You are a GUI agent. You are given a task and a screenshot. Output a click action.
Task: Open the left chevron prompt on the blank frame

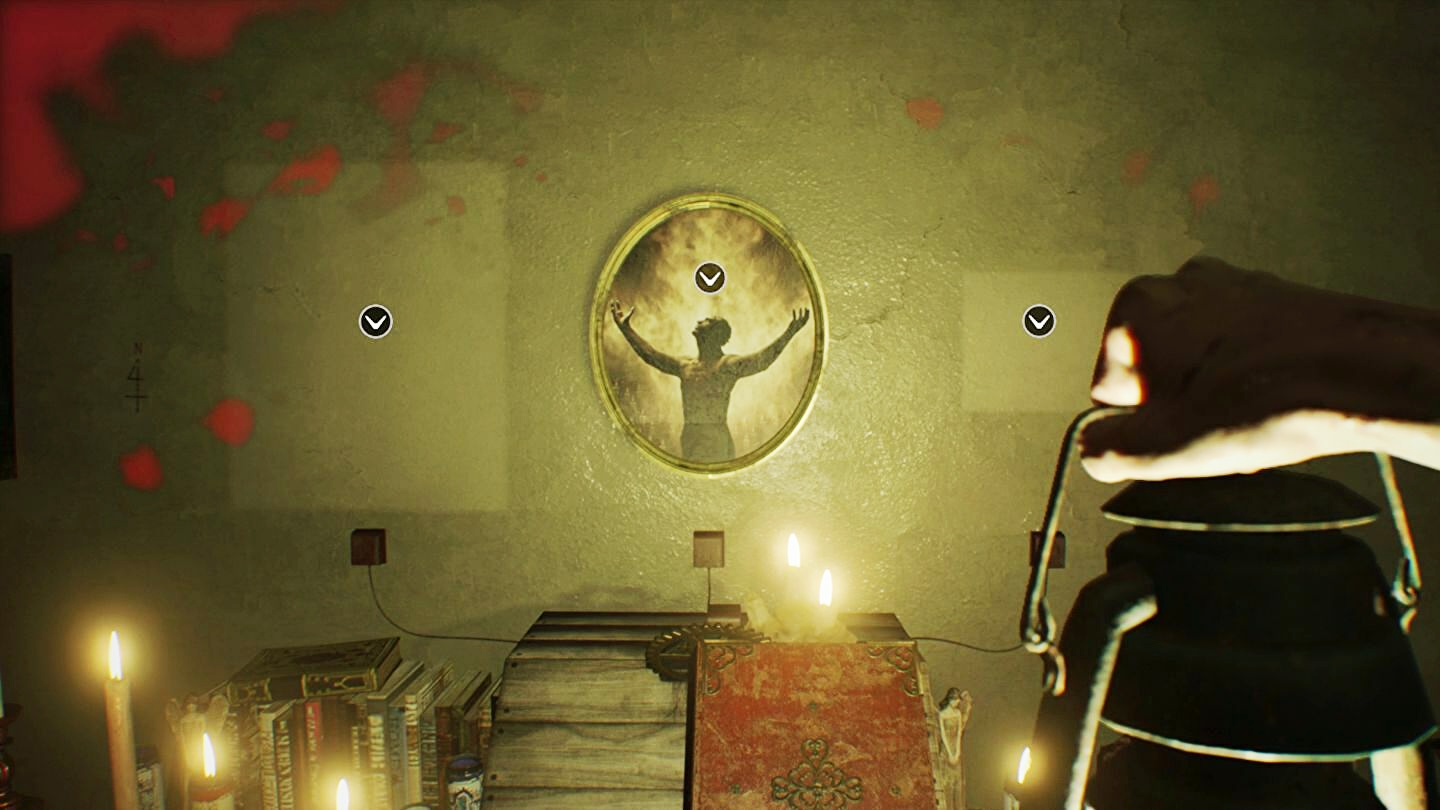pyautogui.click(x=374, y=321)
